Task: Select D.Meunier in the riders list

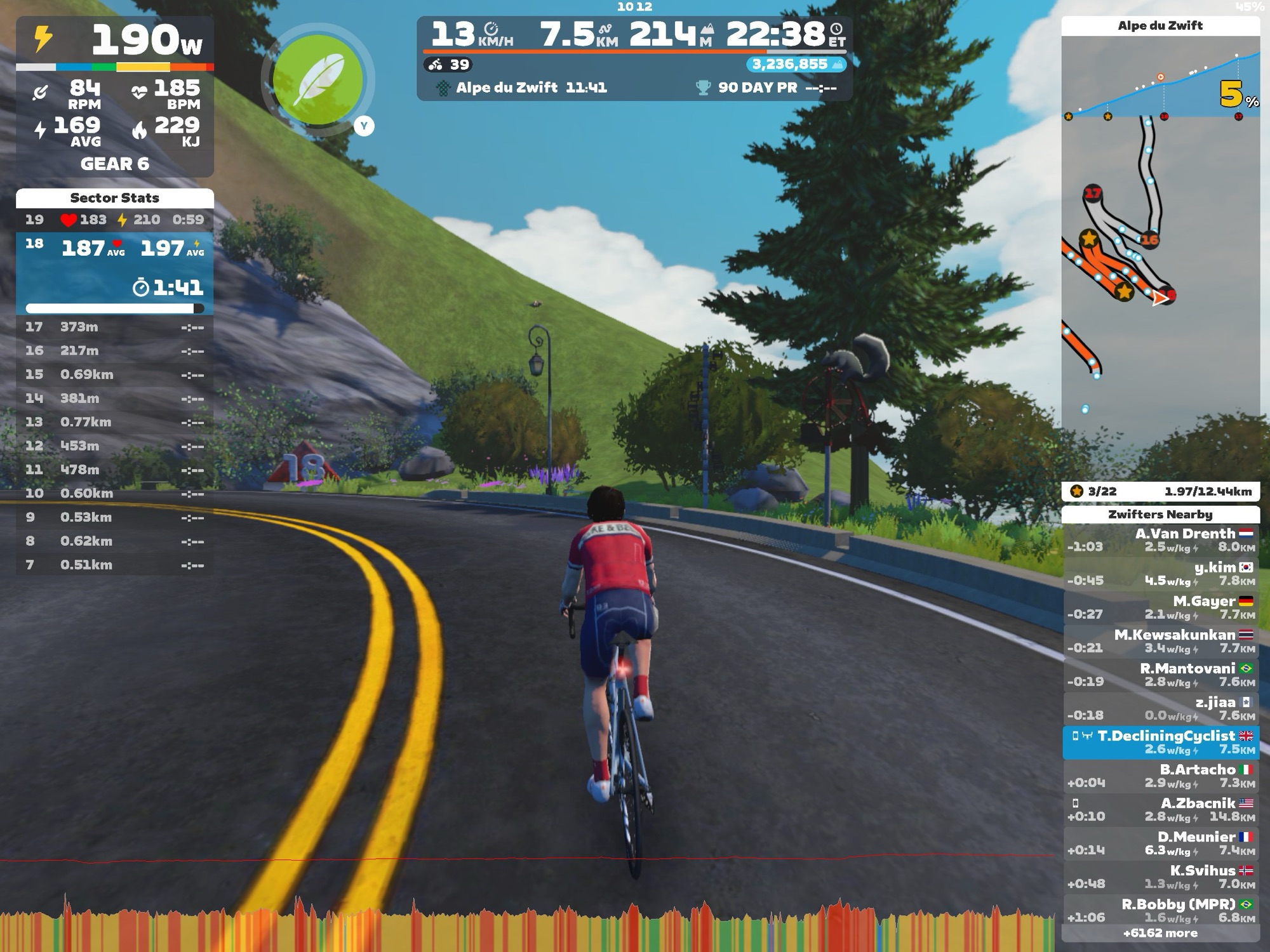Action: coord(1160,843)
